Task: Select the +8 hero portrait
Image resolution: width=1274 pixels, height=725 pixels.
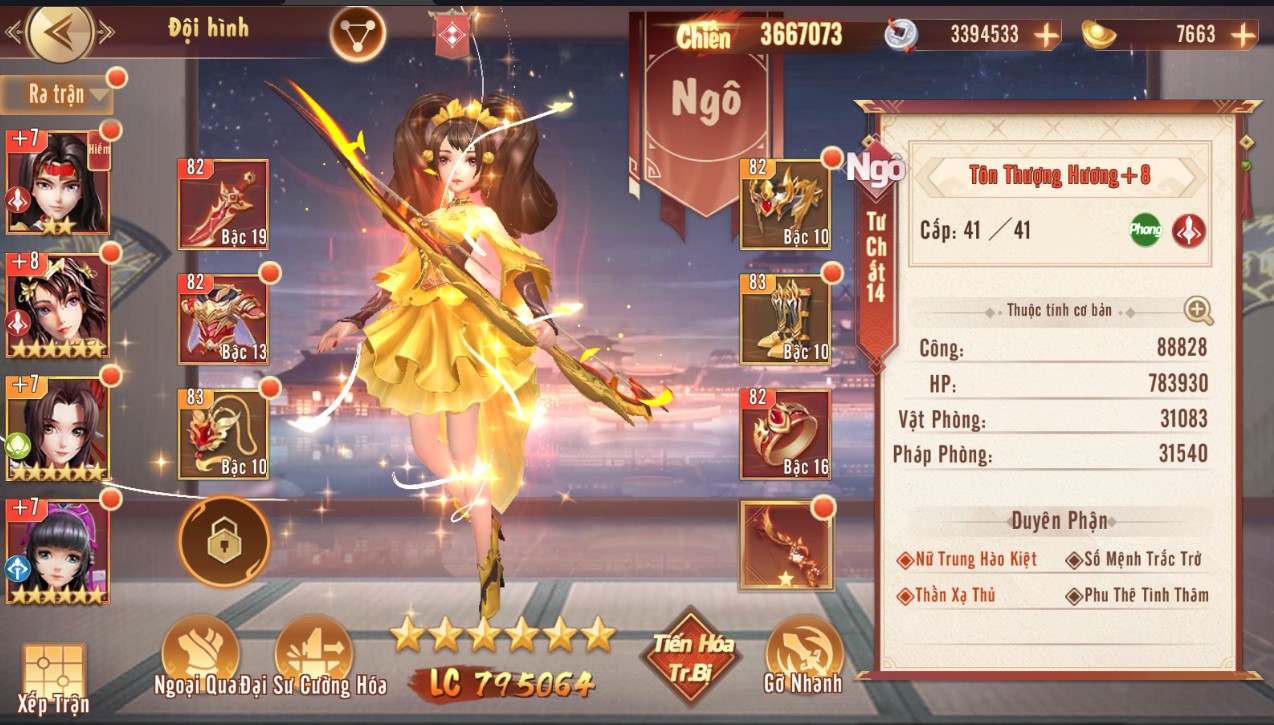Action: (x=57, y=305)
